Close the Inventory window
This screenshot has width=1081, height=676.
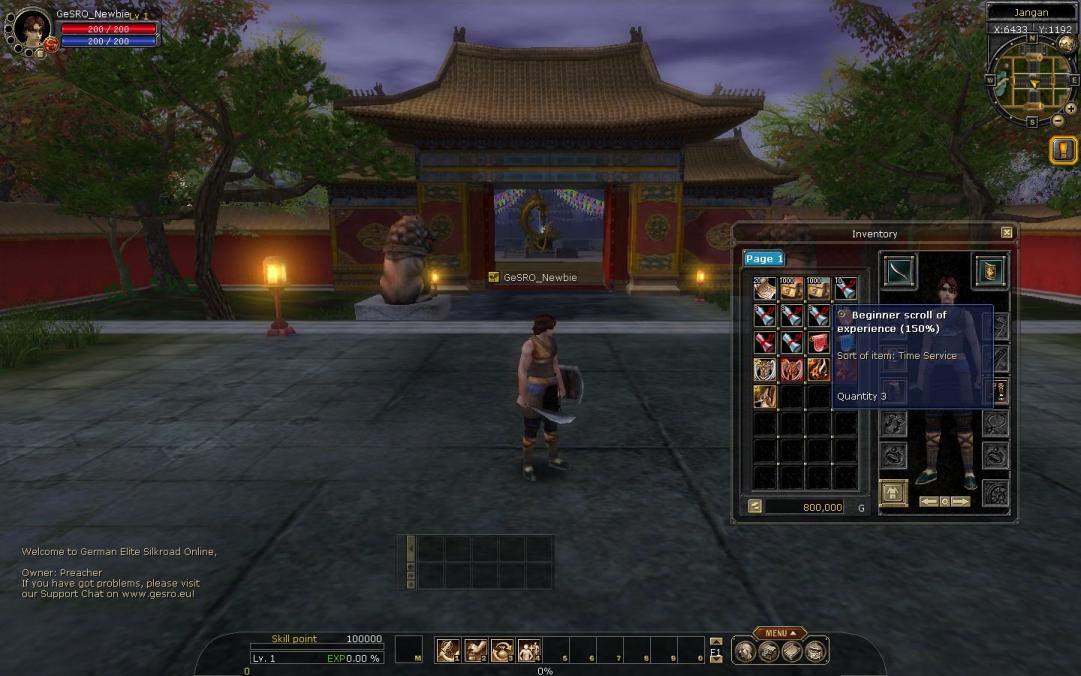[x=1007, y=232]
